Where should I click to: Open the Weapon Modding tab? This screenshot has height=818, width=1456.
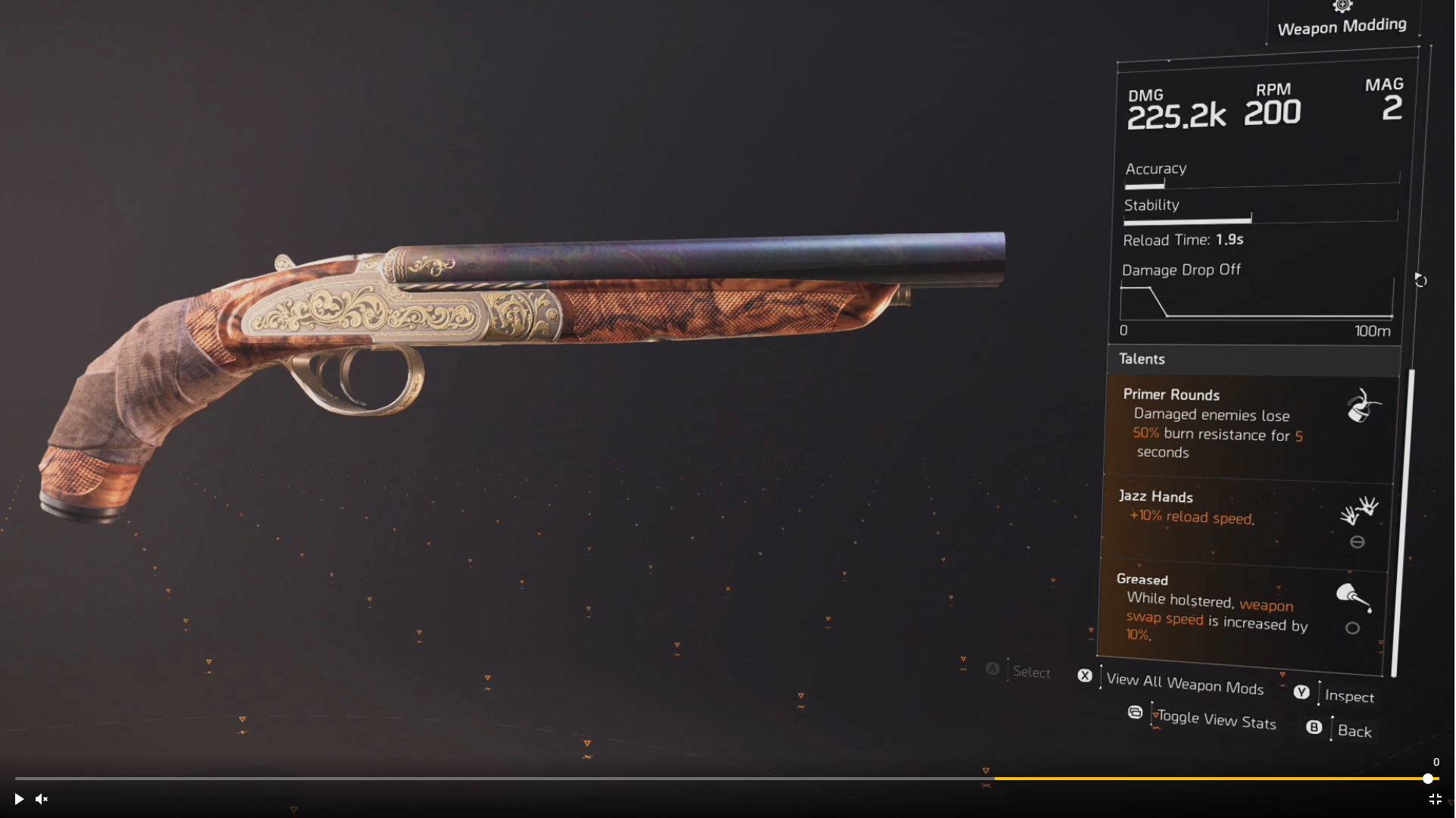coord(1342,25)
